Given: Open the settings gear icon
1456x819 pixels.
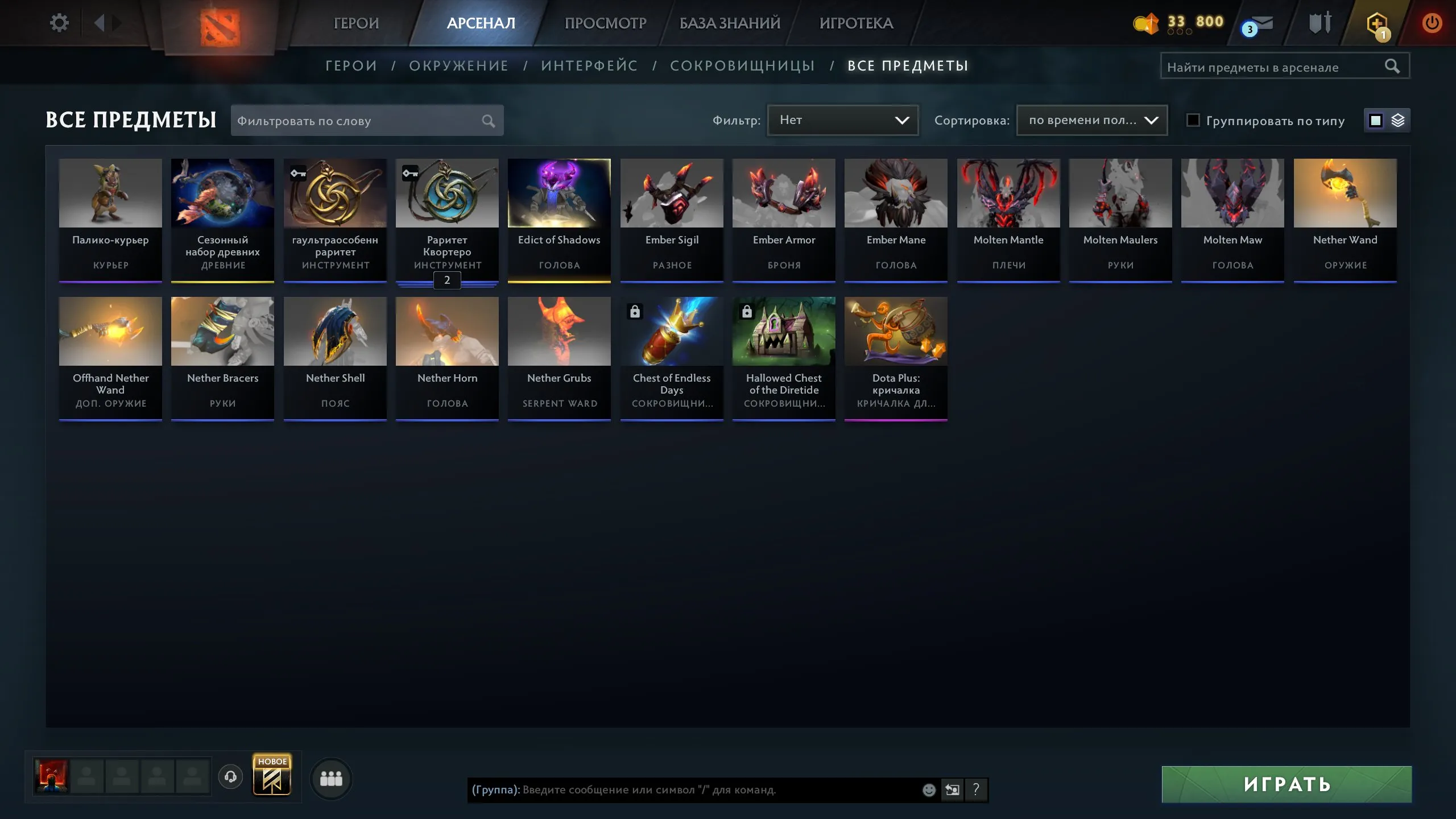Looking at the screenshot, I should [59, 22].
